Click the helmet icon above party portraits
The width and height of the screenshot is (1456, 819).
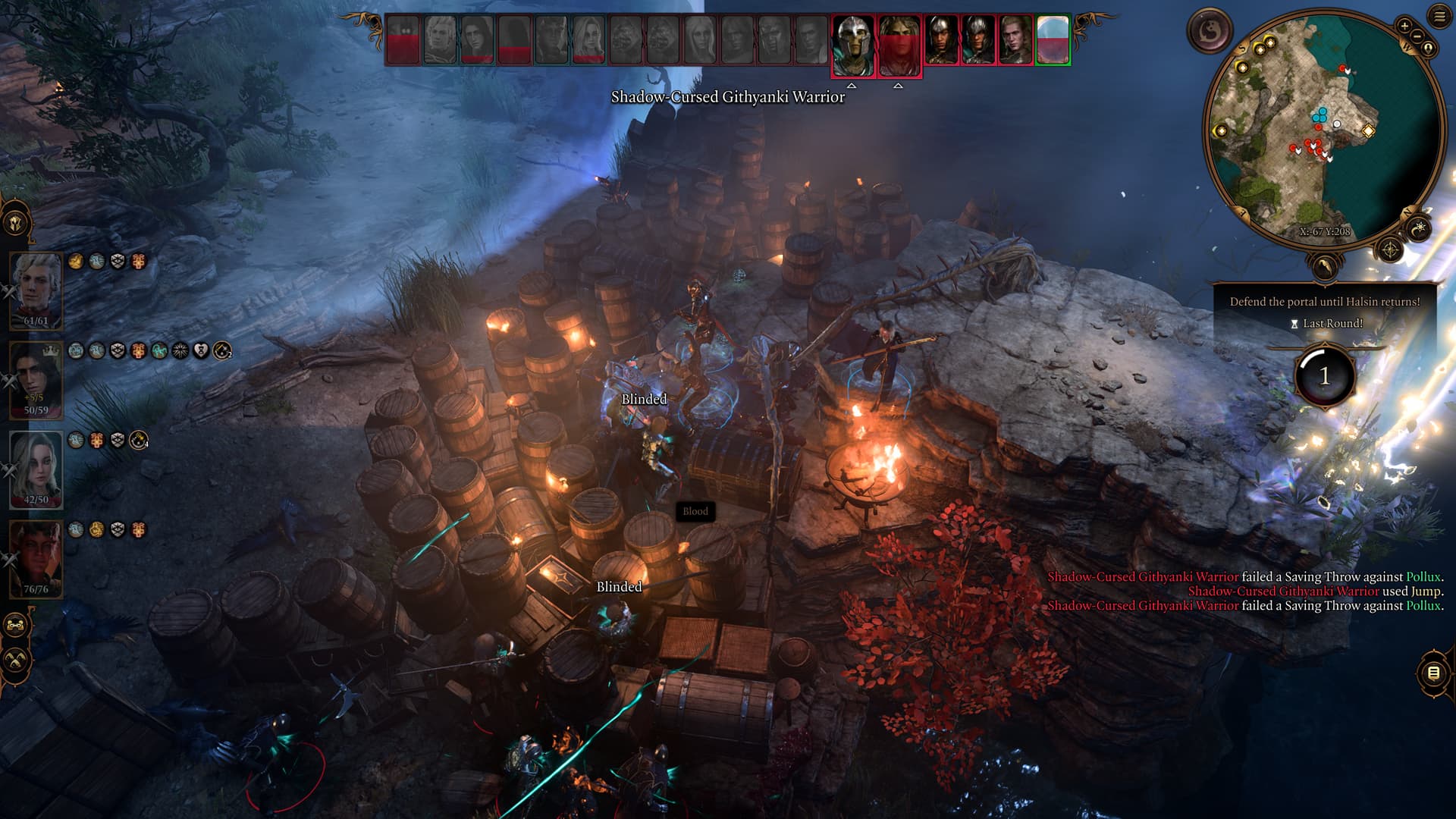[16, 223]
